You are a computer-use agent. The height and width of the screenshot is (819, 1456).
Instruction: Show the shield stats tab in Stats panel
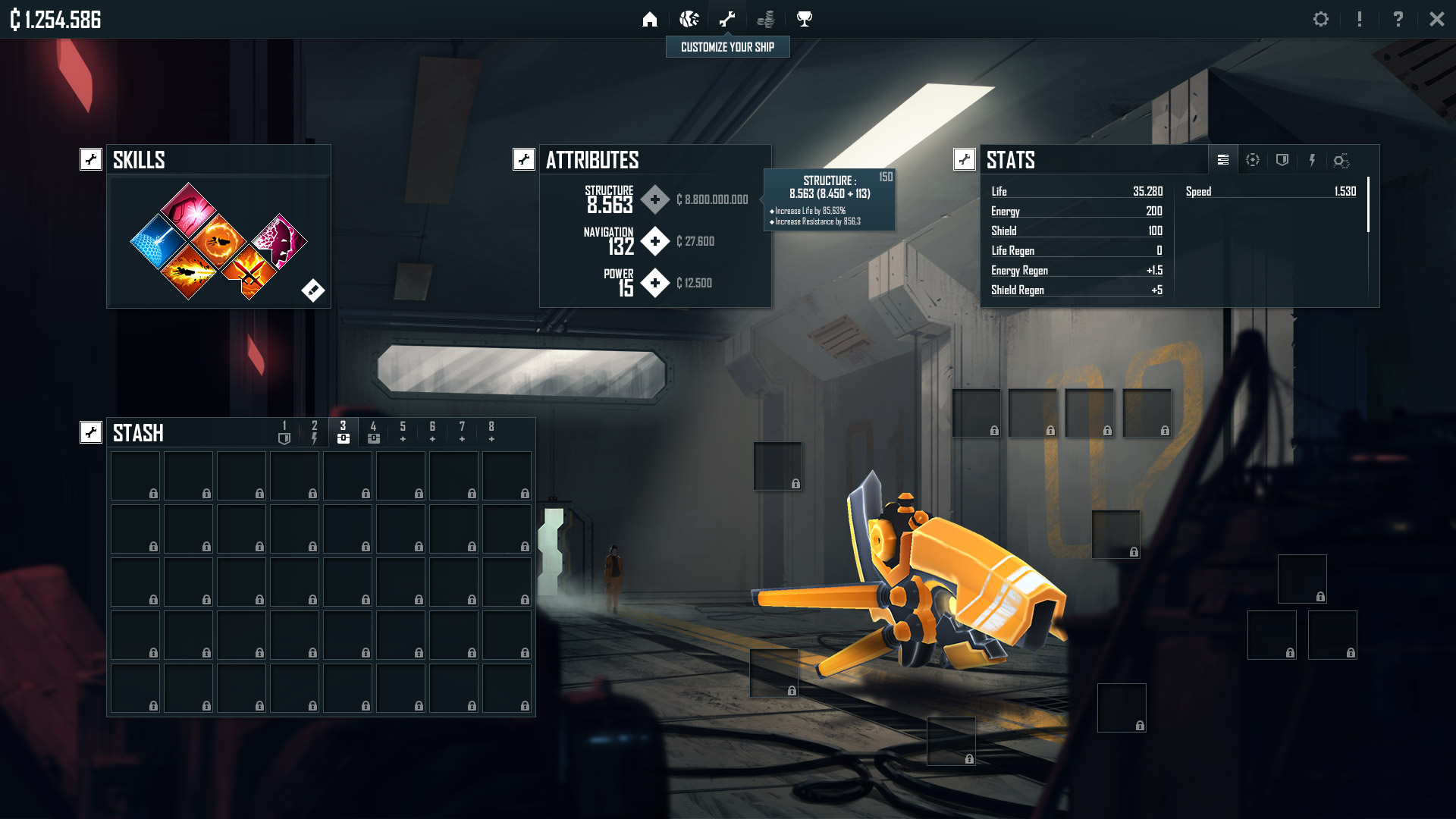[x=1282, y=160]
